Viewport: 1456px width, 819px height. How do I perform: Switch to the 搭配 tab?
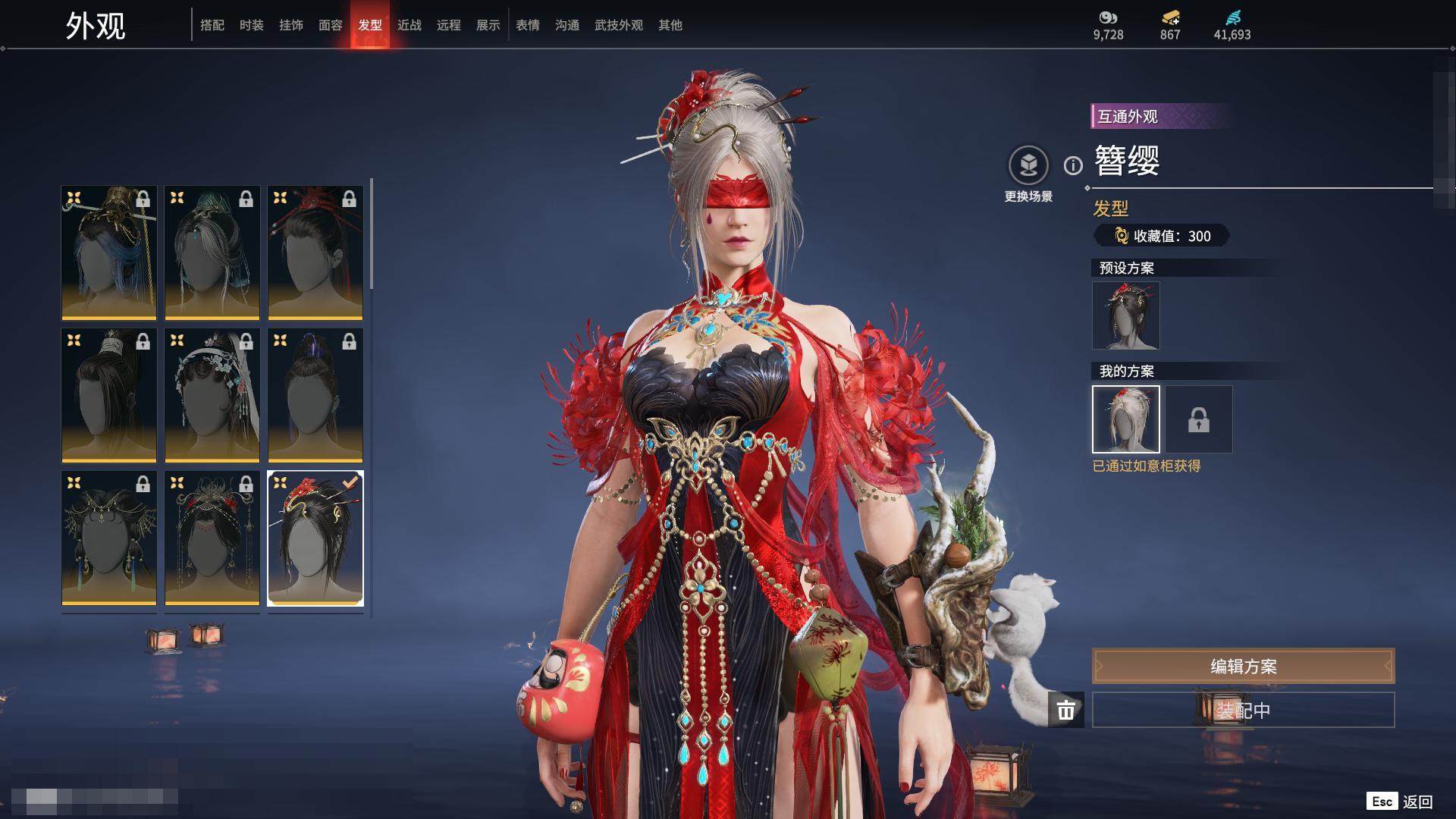coord(212,25)
